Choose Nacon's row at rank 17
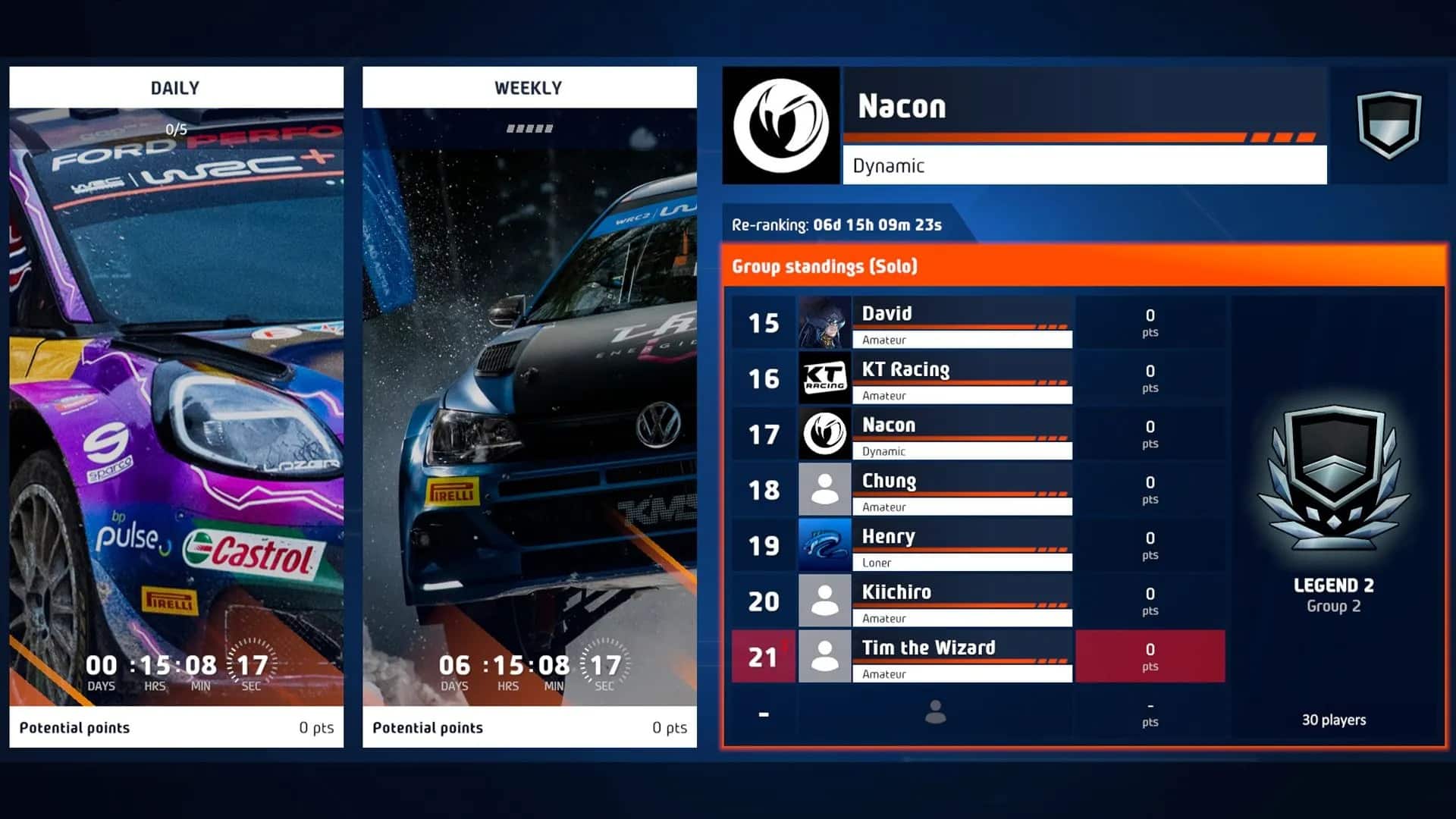Image resolution: width=1456 pixels, height=819 pixels. tap(977, 435)
